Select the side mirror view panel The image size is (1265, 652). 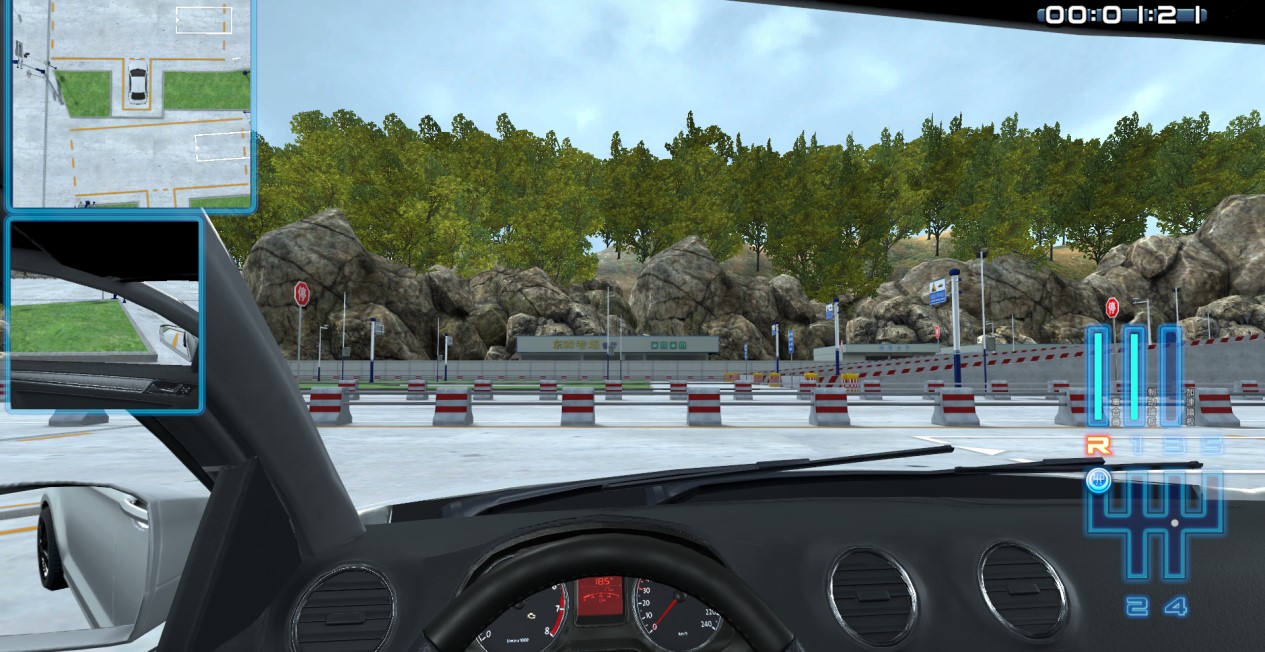pos(105,315)
